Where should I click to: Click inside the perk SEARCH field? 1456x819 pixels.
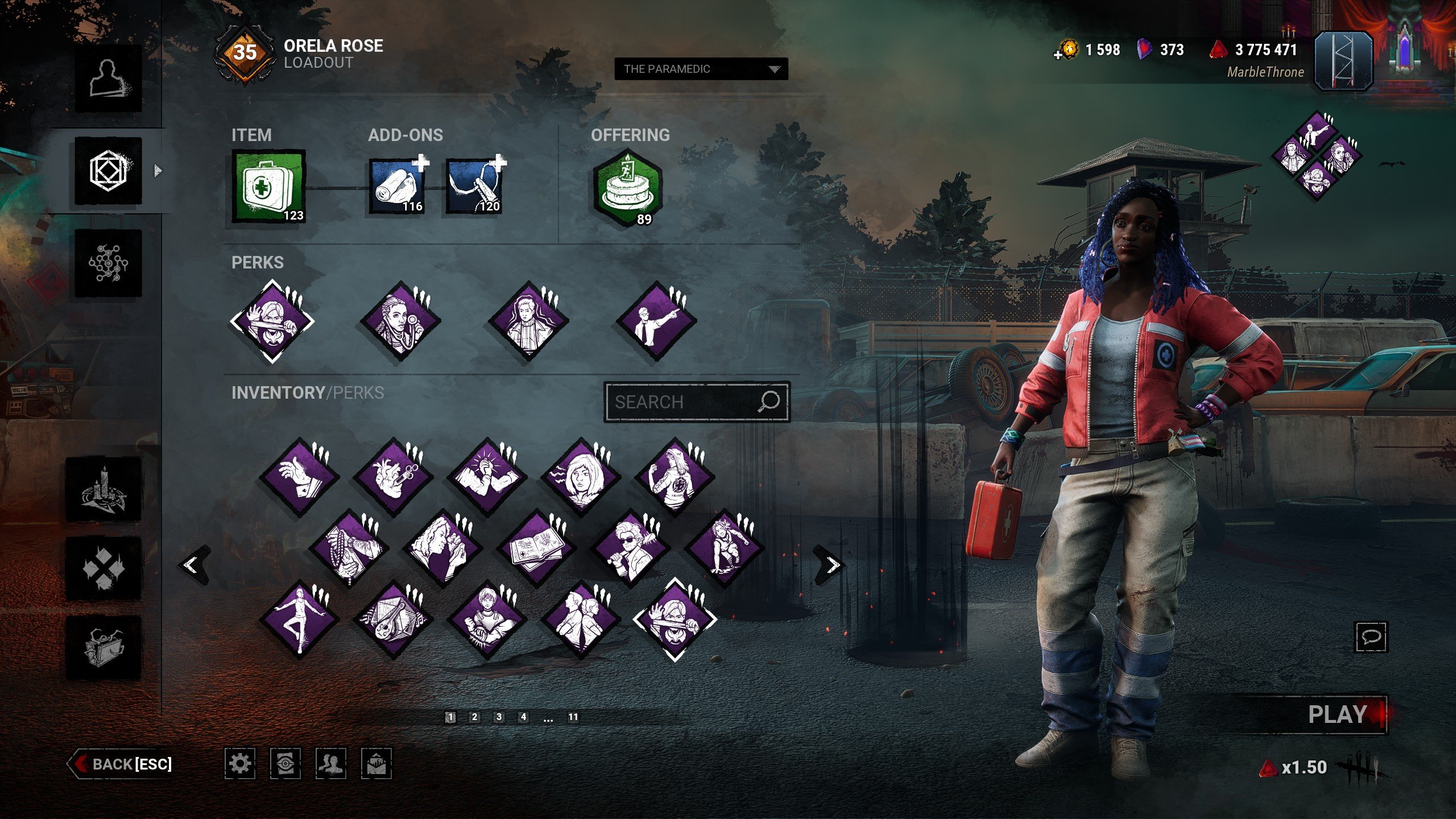[x=682, y=402]
